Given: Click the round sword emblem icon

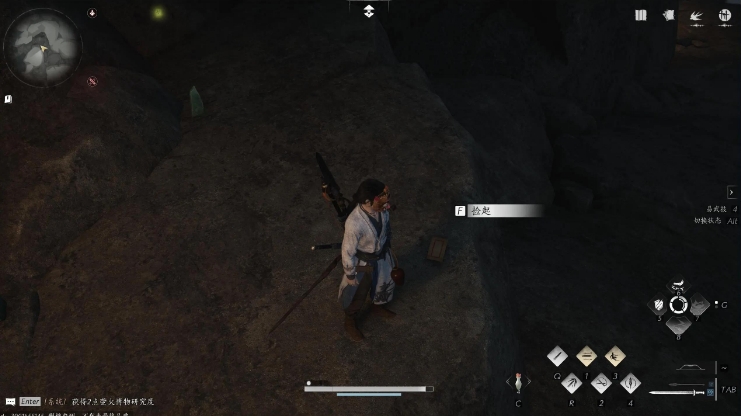Looking at the screenshot, I should tap(725, 15).
